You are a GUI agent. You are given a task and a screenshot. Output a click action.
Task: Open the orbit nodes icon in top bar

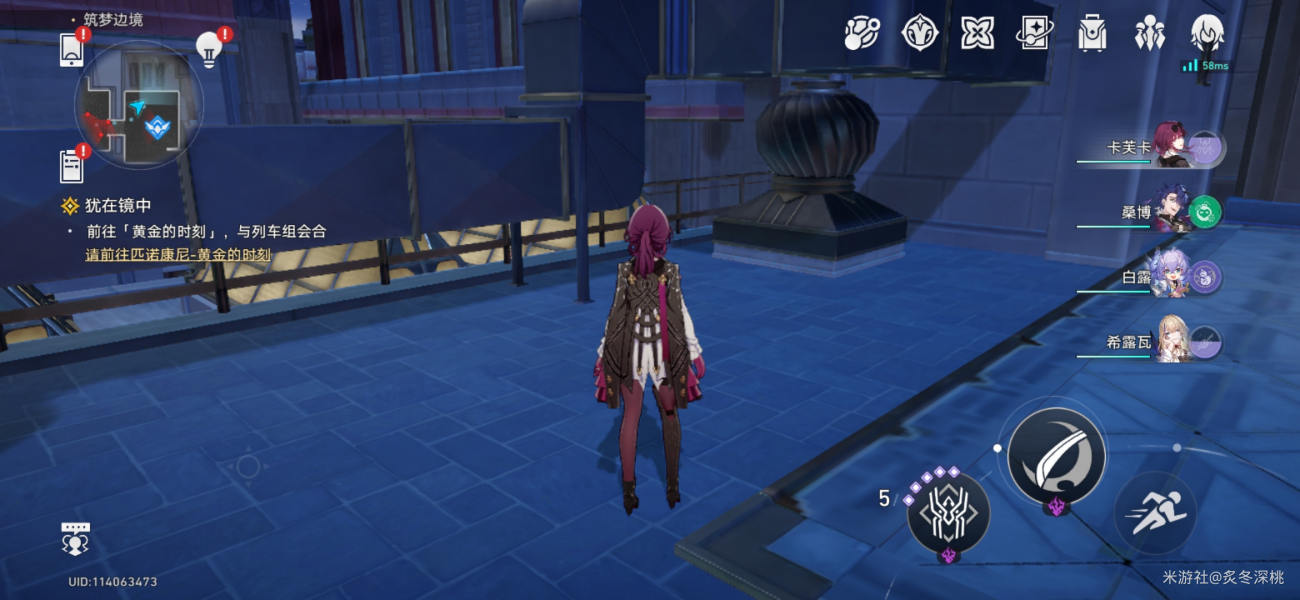[x=861, y=34]
